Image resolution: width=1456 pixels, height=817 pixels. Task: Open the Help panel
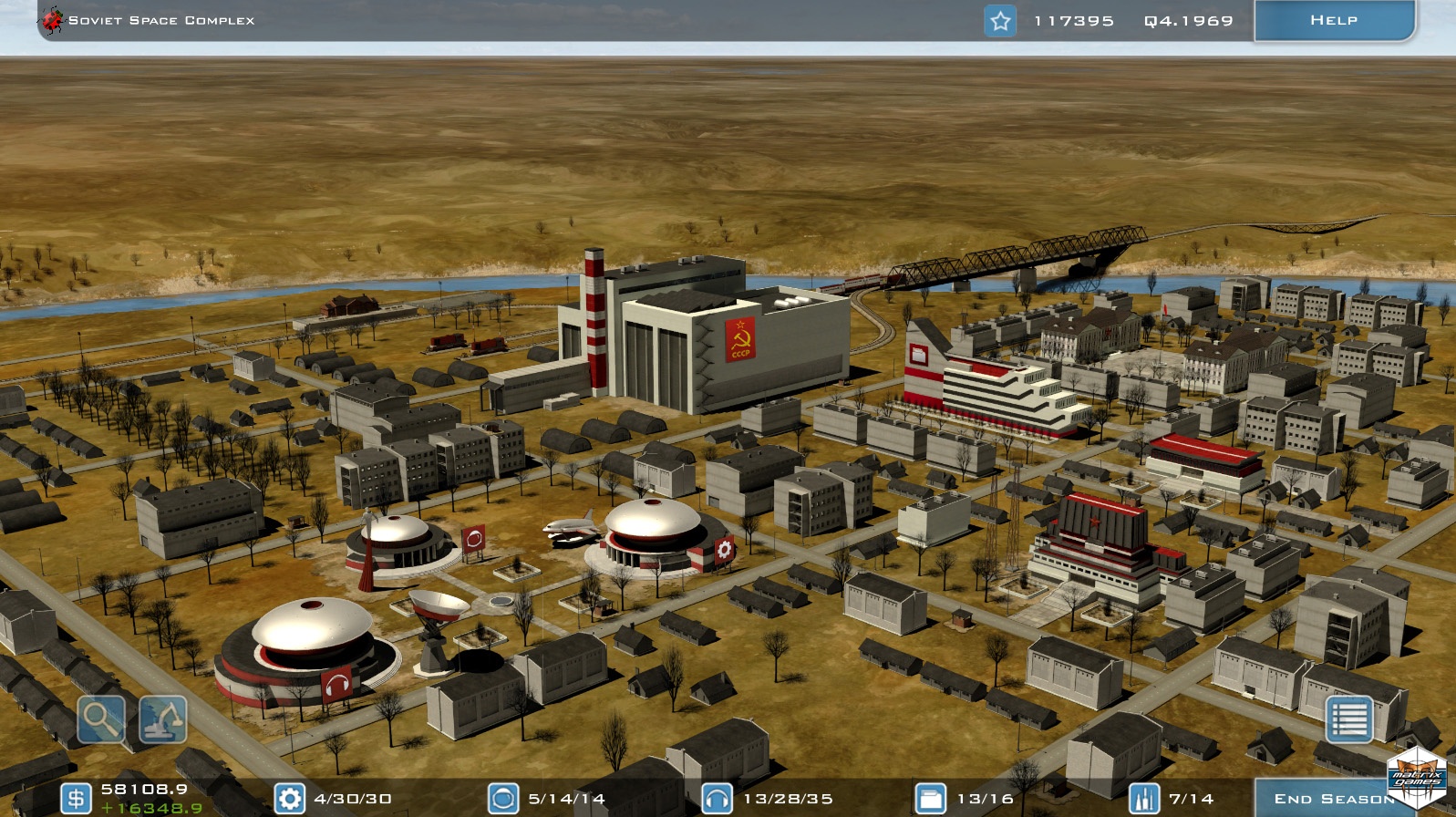pyautogui.click(x=1333, y=20)
